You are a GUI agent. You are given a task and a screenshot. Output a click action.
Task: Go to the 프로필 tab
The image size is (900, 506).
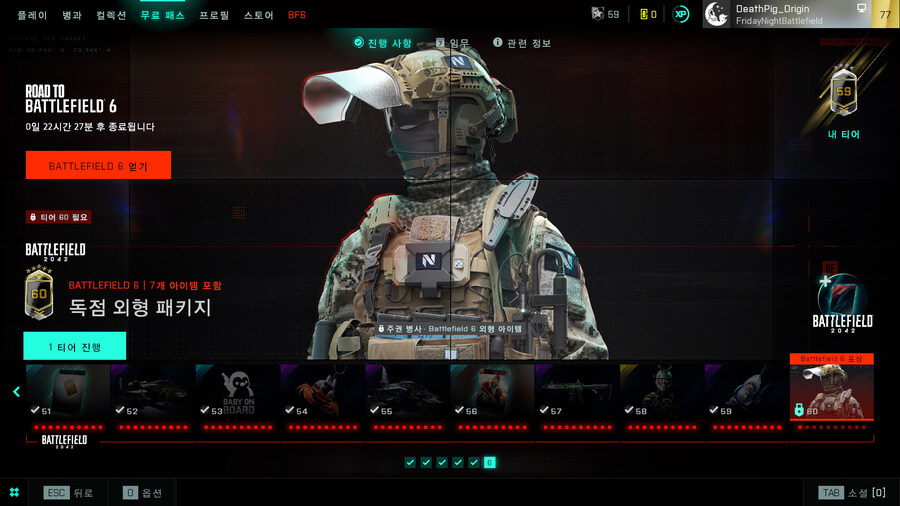(x=214, y=15)
